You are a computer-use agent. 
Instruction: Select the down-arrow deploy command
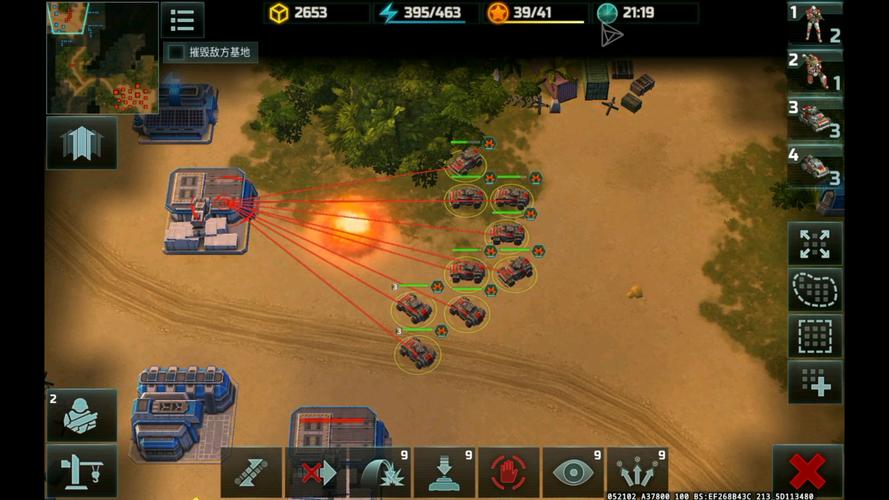point(444,472)
